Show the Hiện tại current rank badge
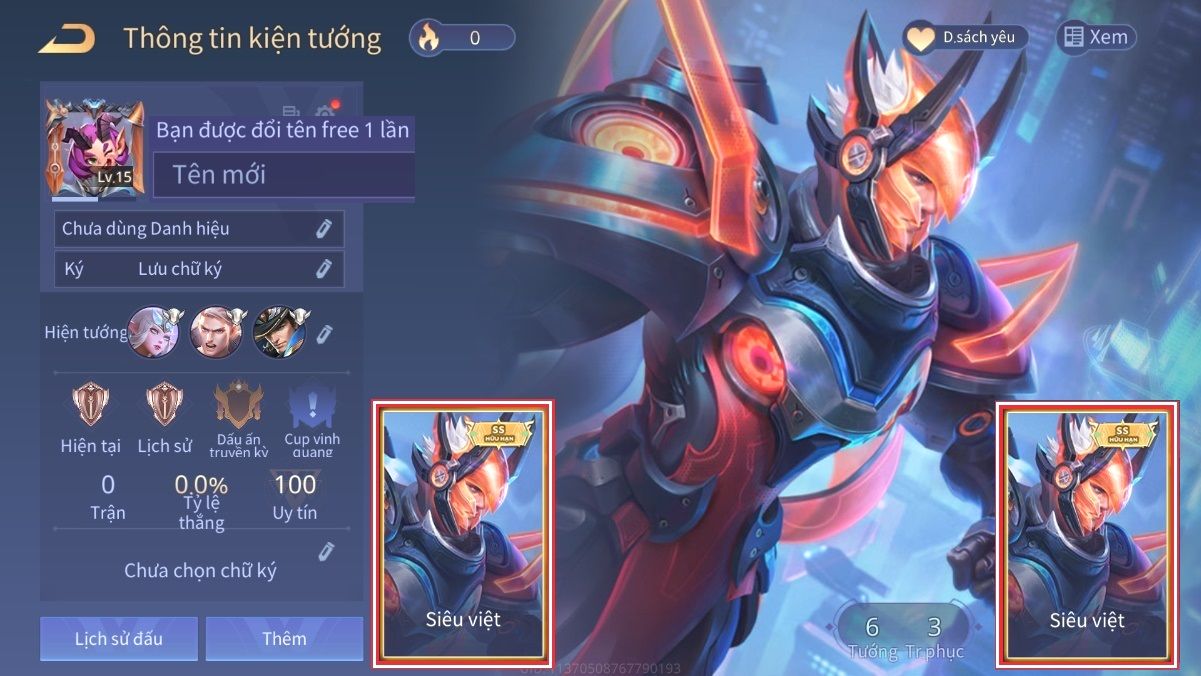Image resolution: width=1201 pixels, height=676 pixels. [90, 405]
